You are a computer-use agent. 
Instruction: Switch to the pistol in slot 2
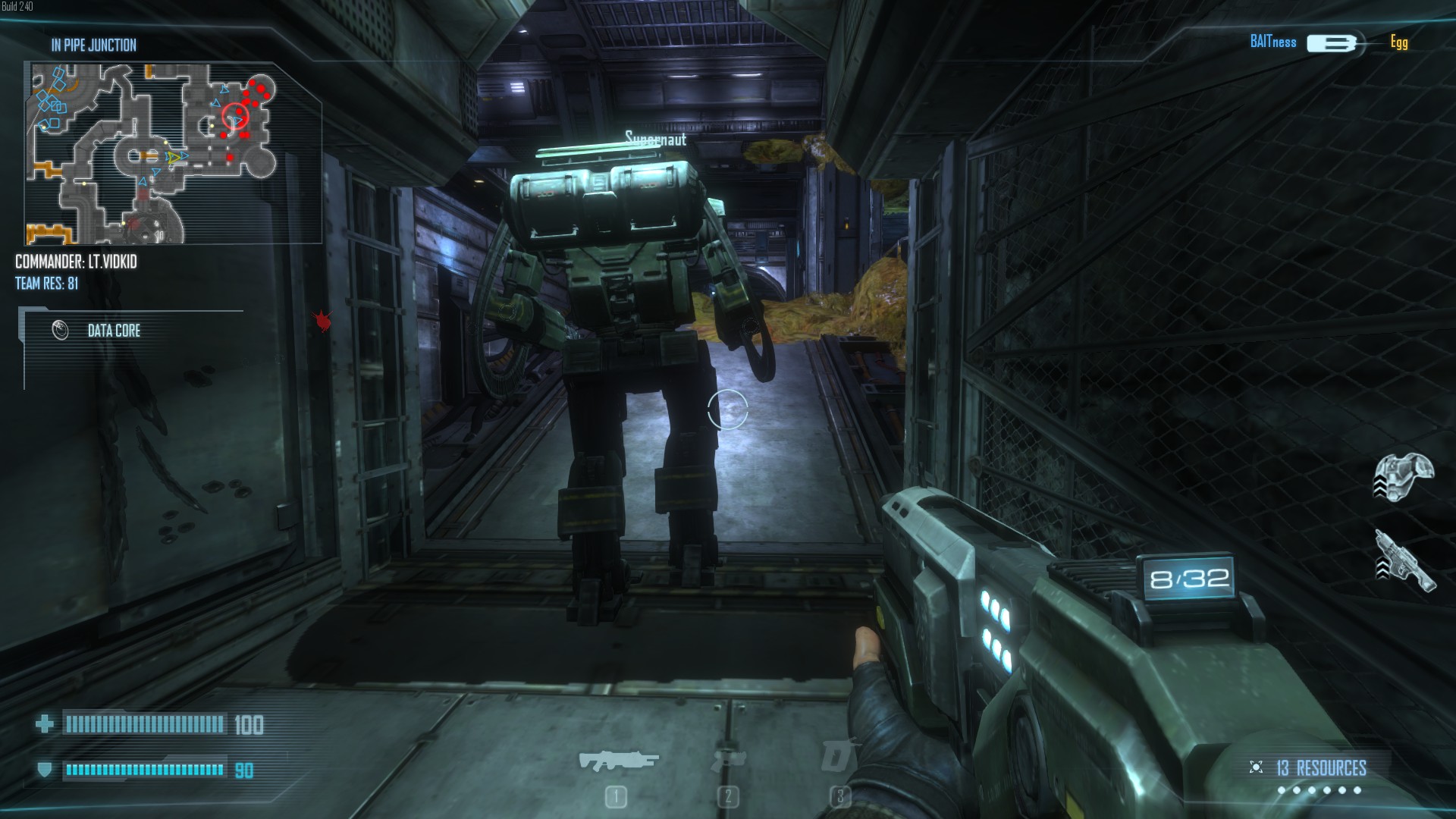click(728, 761)
